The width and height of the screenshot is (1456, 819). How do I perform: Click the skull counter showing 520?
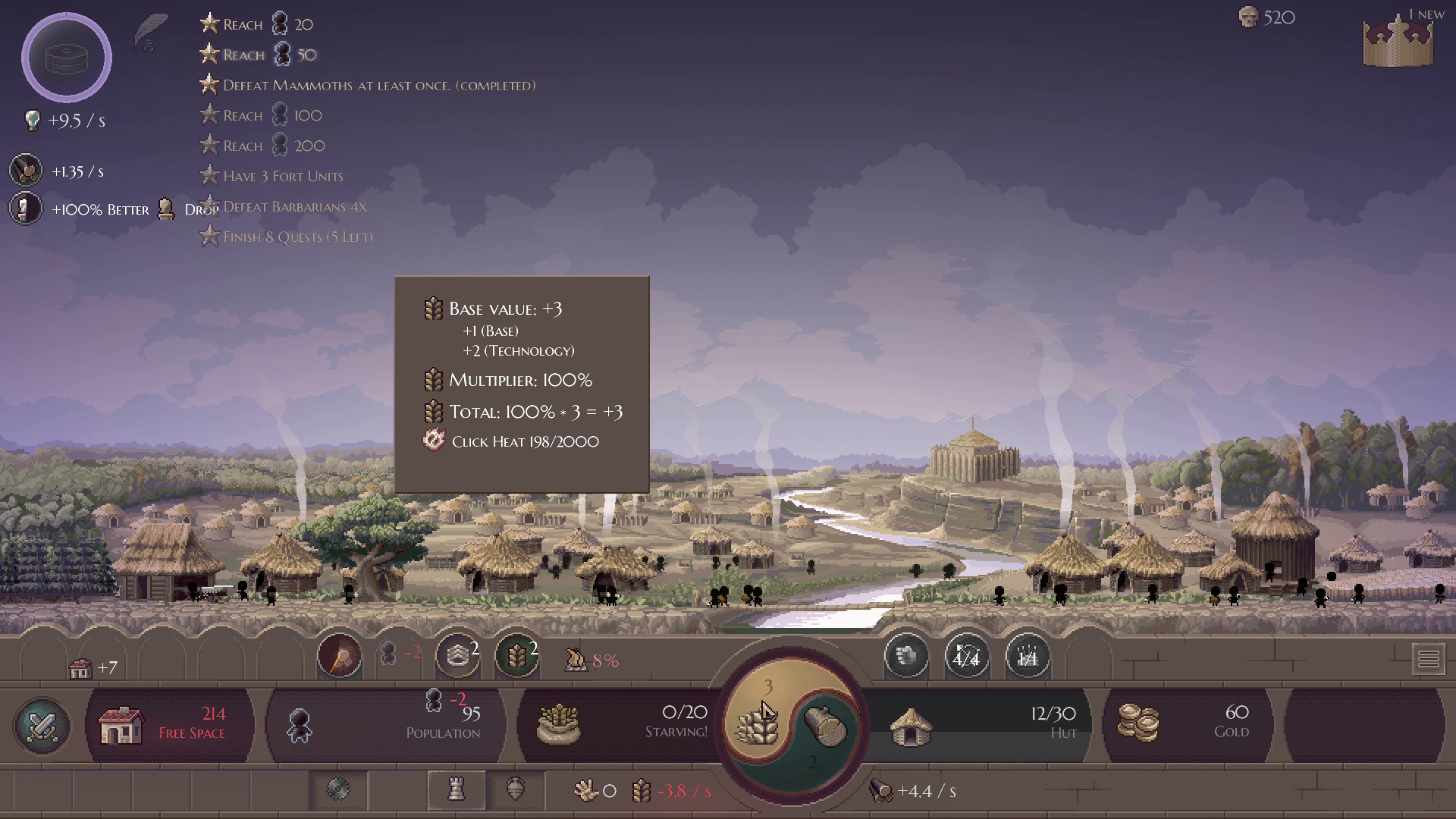(1266, 17)
